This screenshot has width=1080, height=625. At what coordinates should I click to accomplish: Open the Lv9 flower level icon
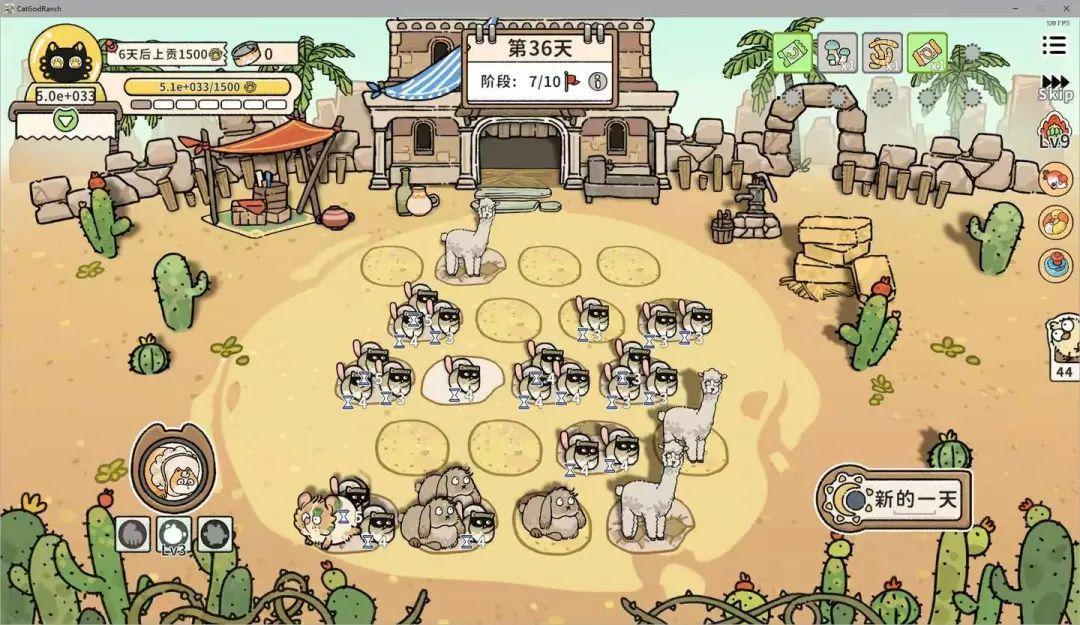tap(1056, 132)
